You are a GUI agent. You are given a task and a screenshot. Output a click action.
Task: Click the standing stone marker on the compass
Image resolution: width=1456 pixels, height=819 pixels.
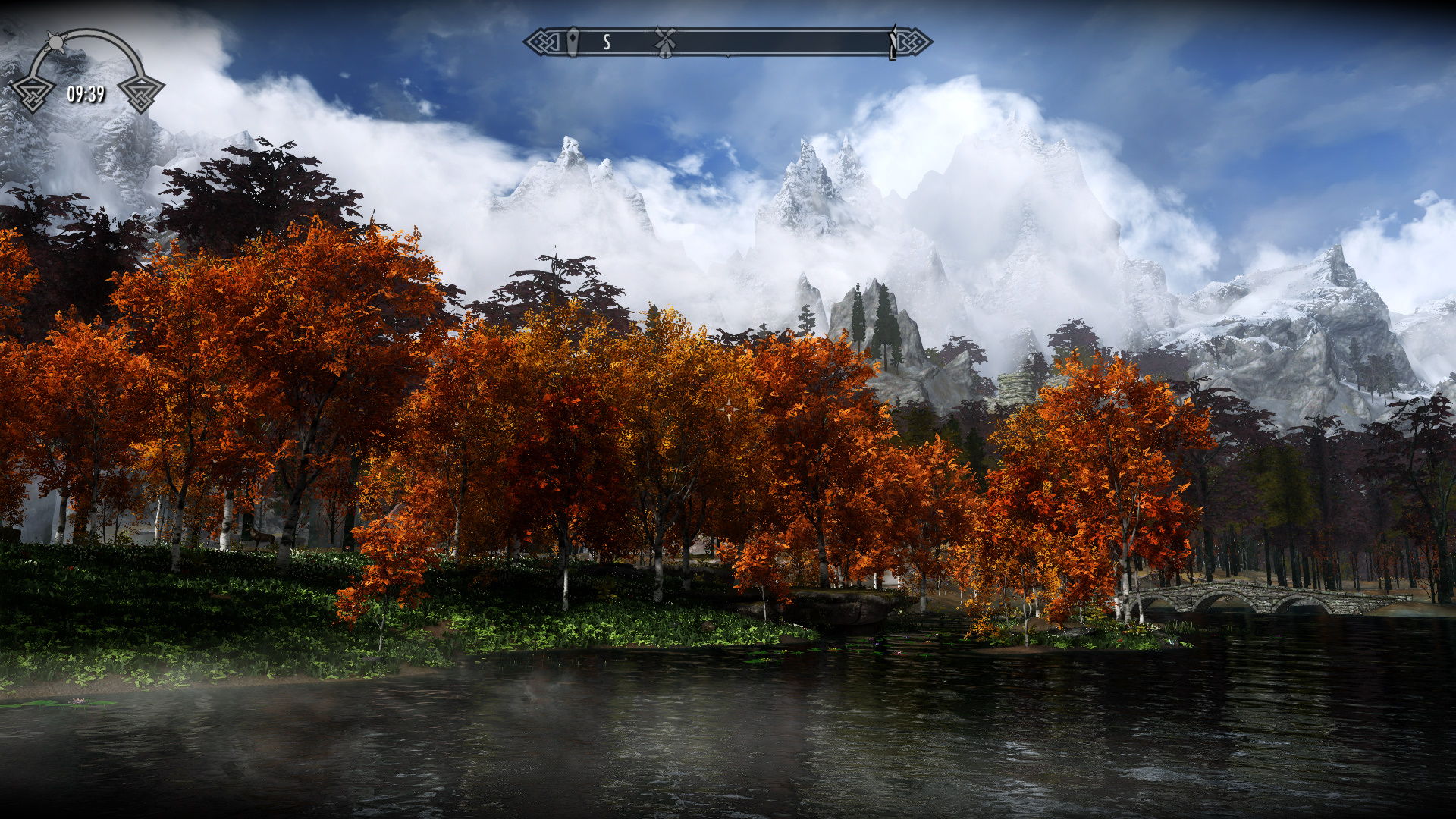[x=573, y=42]
